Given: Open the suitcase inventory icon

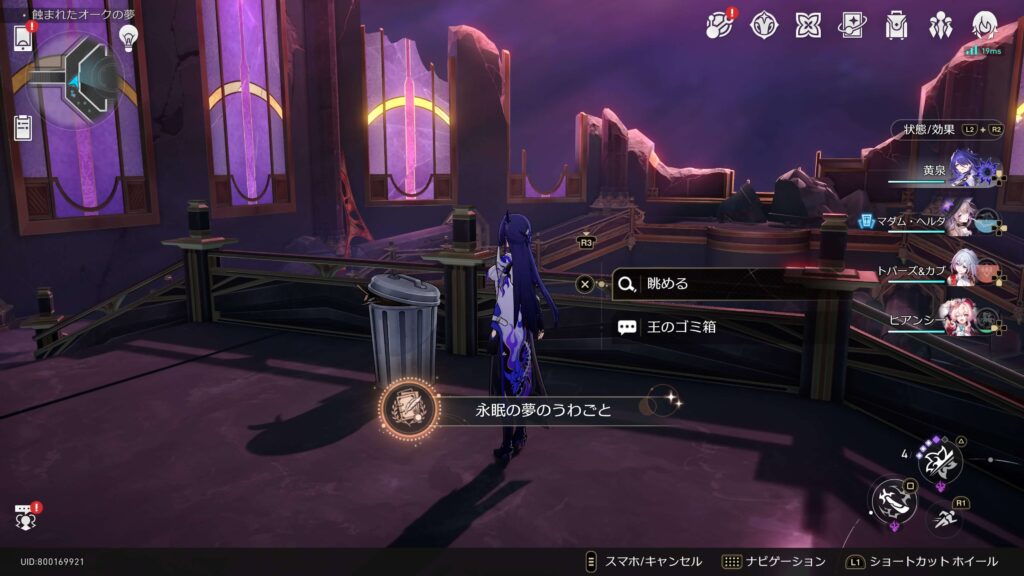Looking at the screenshot, I should pos(897,25).
